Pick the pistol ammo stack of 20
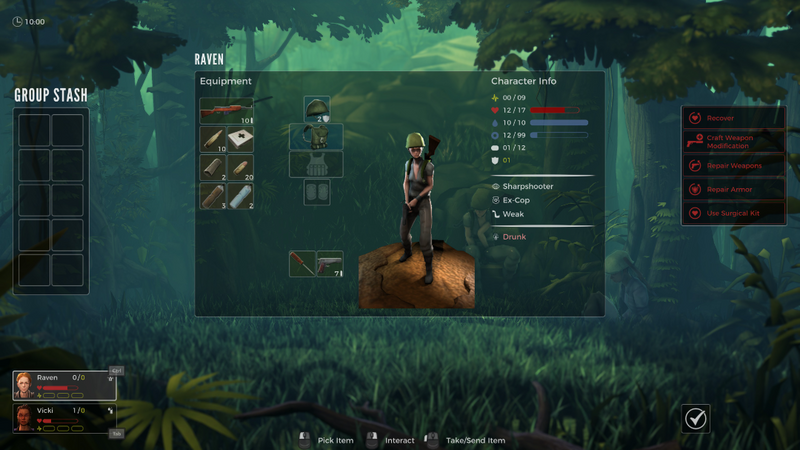 click(x=240, y=167)
